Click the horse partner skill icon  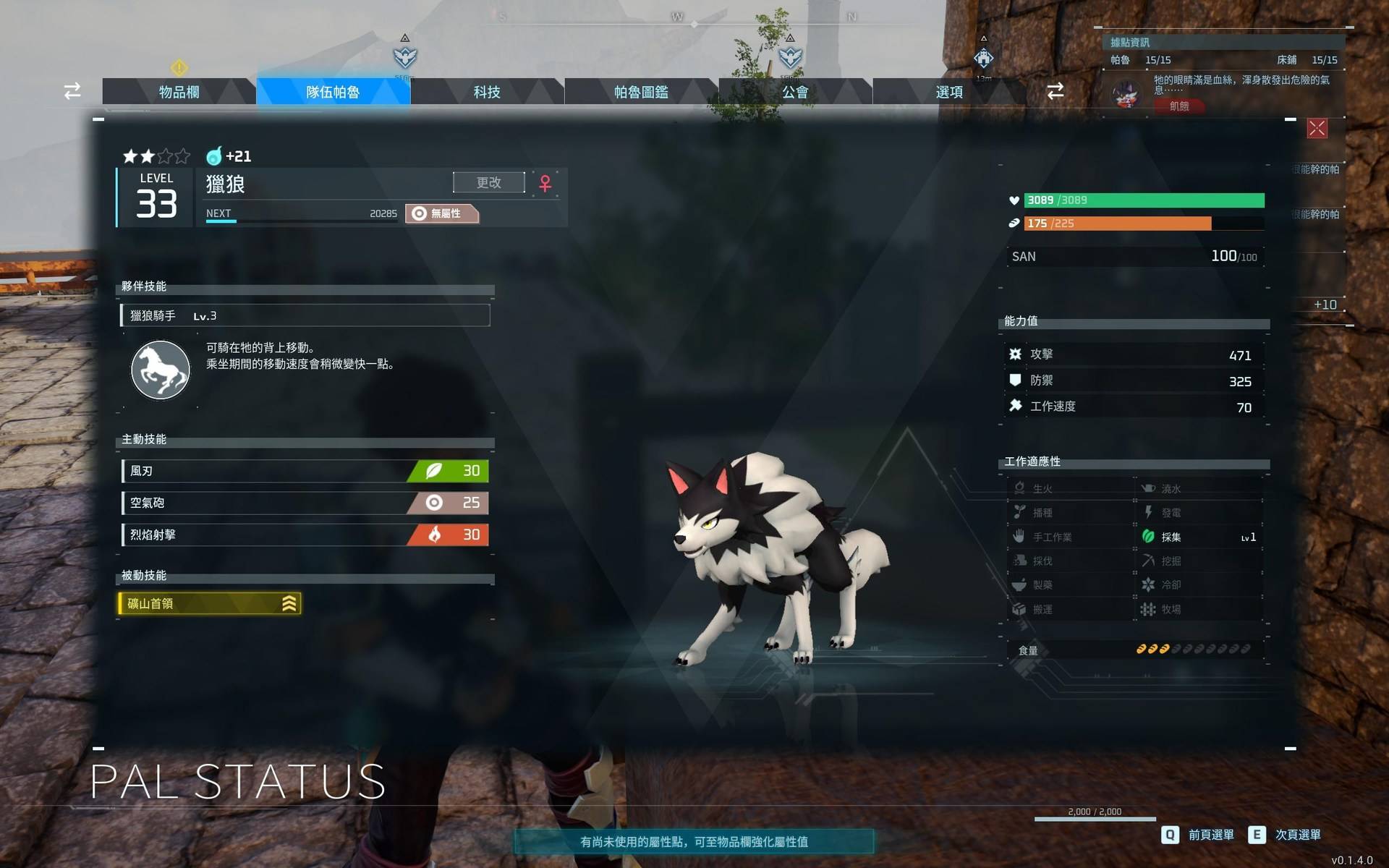[x=160, y=370]
